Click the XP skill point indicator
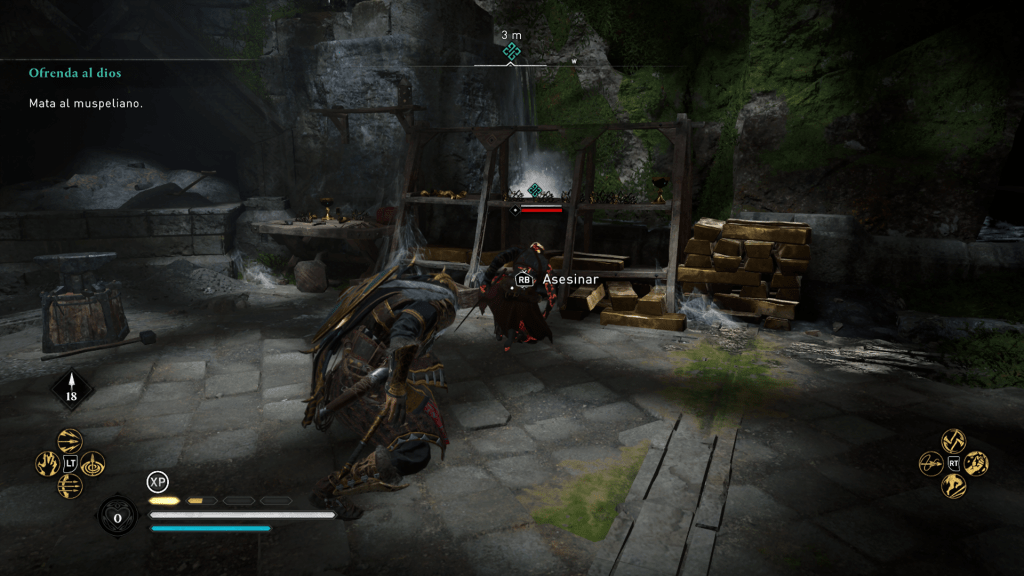Screen dimensions: 1024x576 [157, 482]
